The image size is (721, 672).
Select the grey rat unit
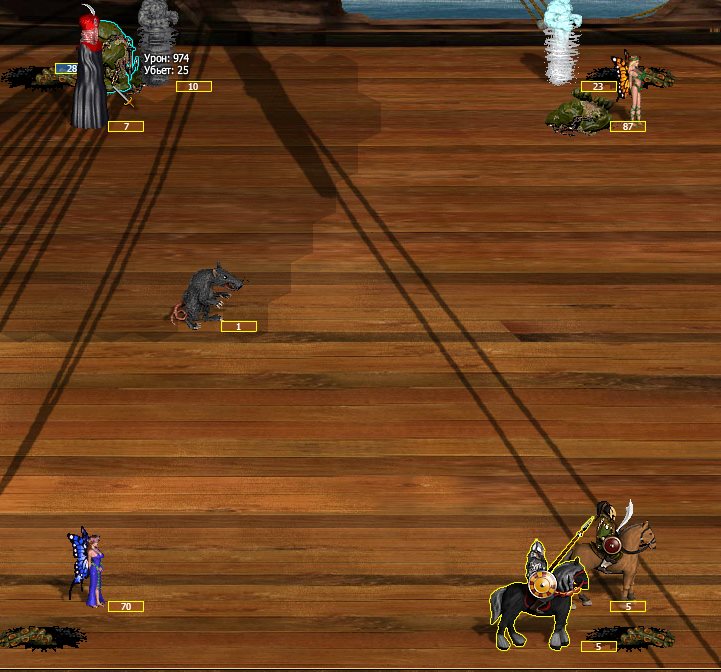coord(208,295)
